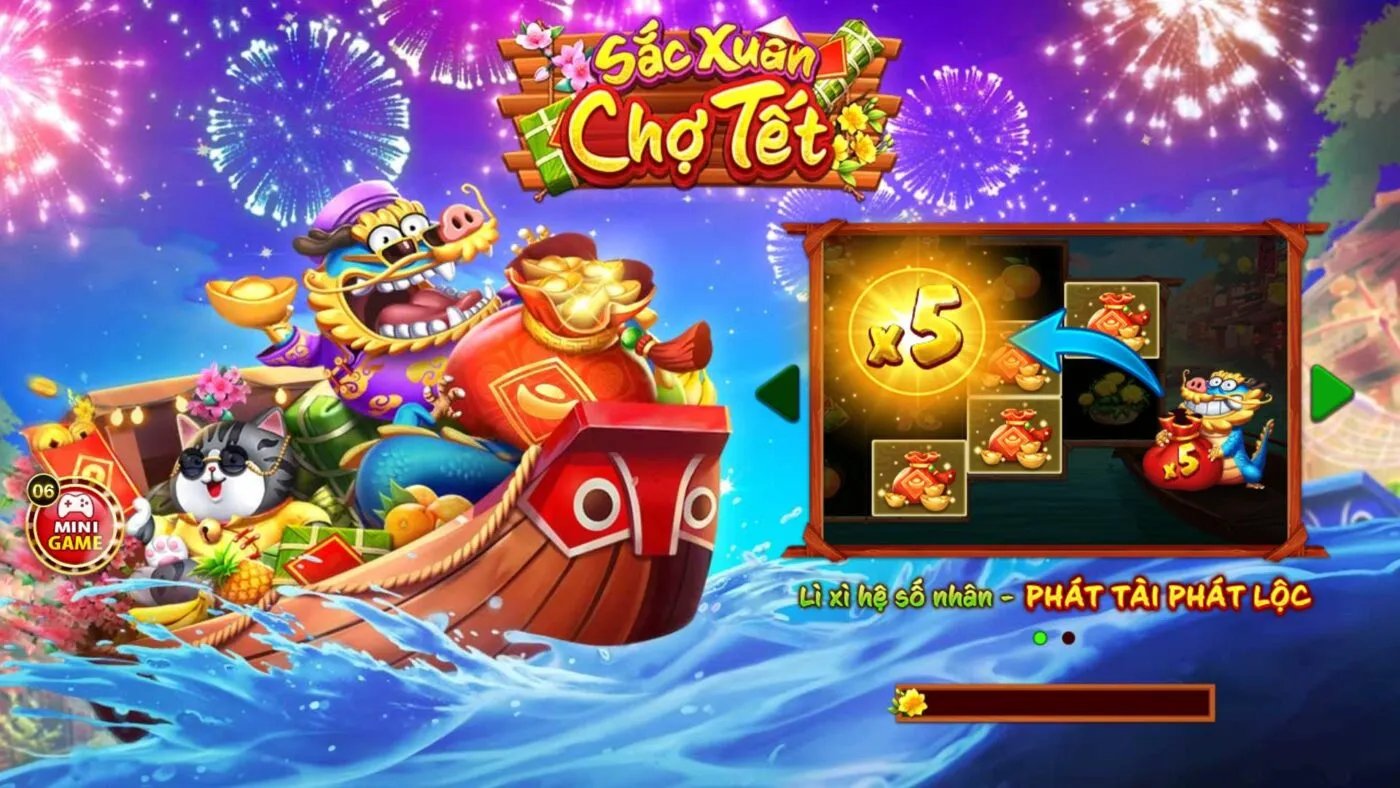Go back using the left green arrow
The image size is (1400, 788).
[777, 392]
